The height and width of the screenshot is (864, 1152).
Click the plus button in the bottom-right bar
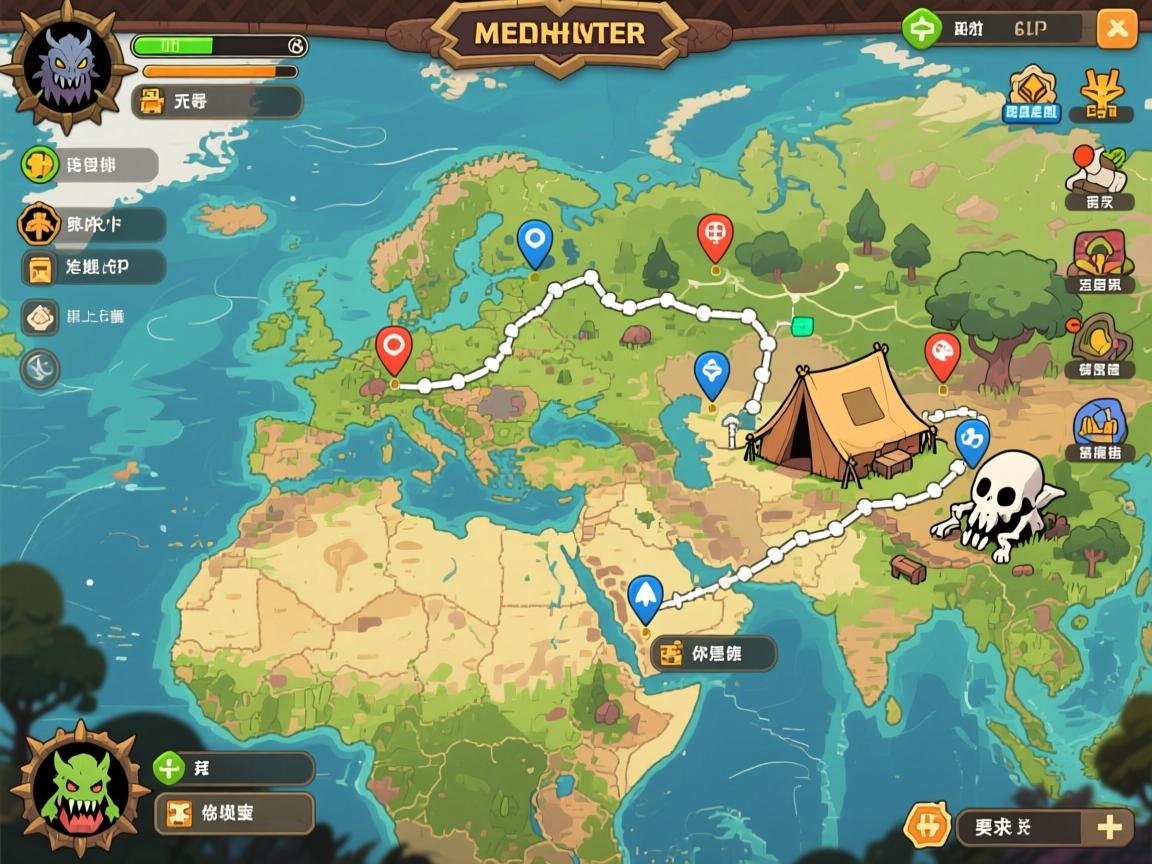point(1108,827)
